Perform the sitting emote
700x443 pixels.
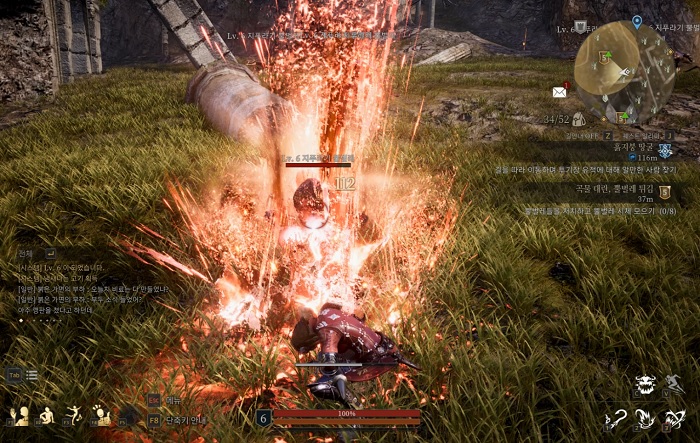(46, 416)
